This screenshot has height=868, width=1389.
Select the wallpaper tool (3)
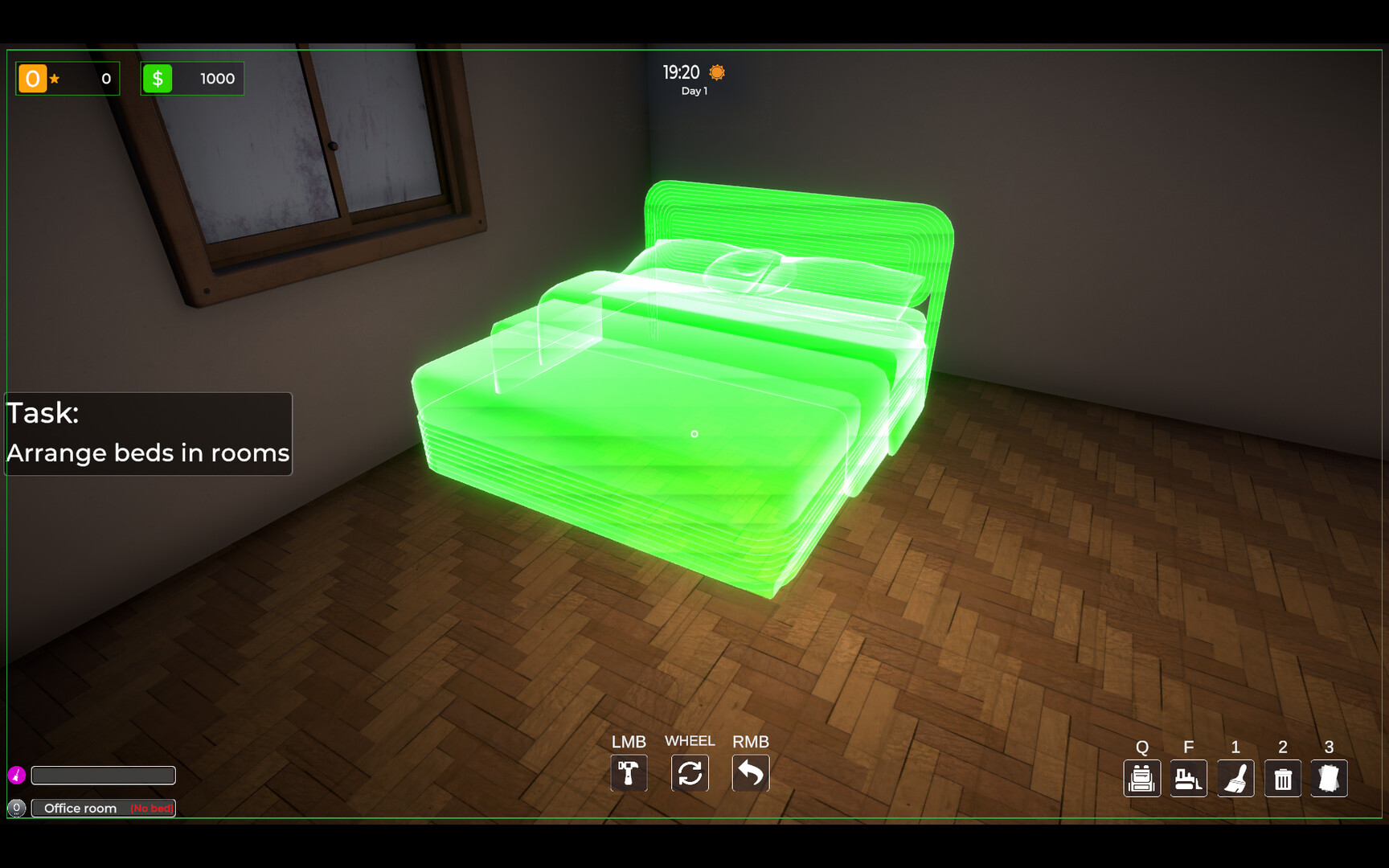[1329, 778]
